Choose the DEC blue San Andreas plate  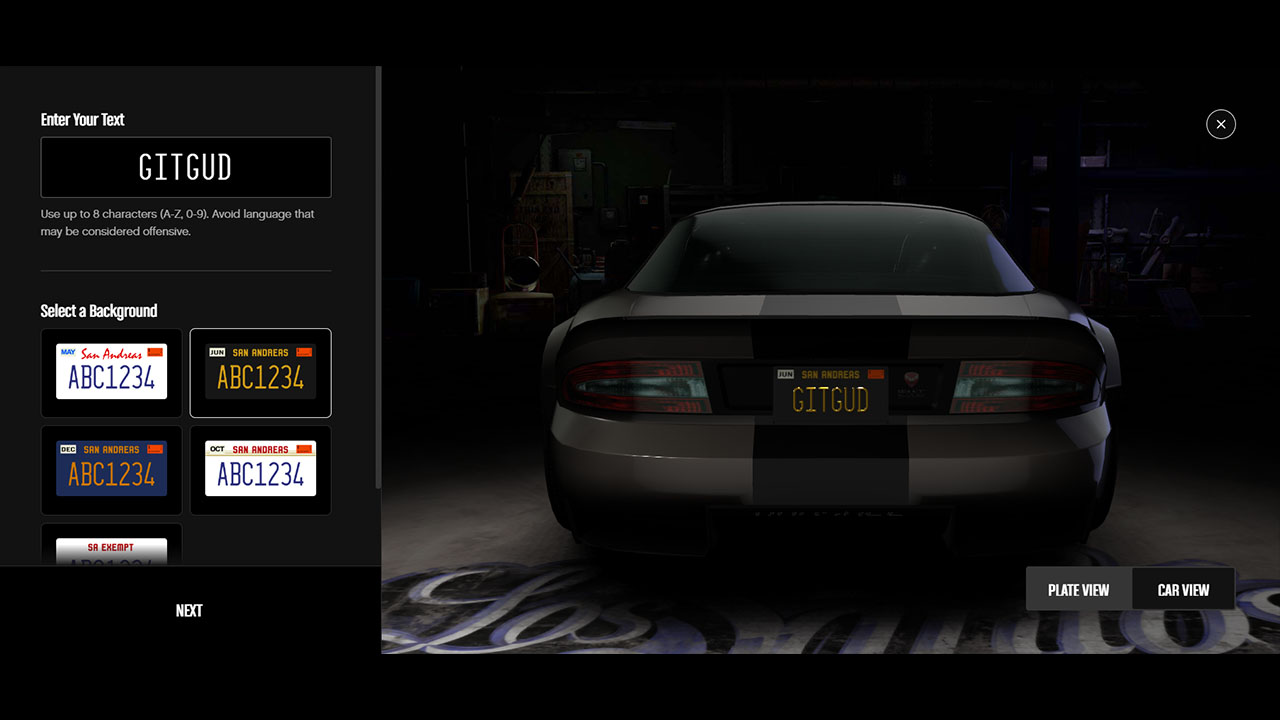coord(111,470)
